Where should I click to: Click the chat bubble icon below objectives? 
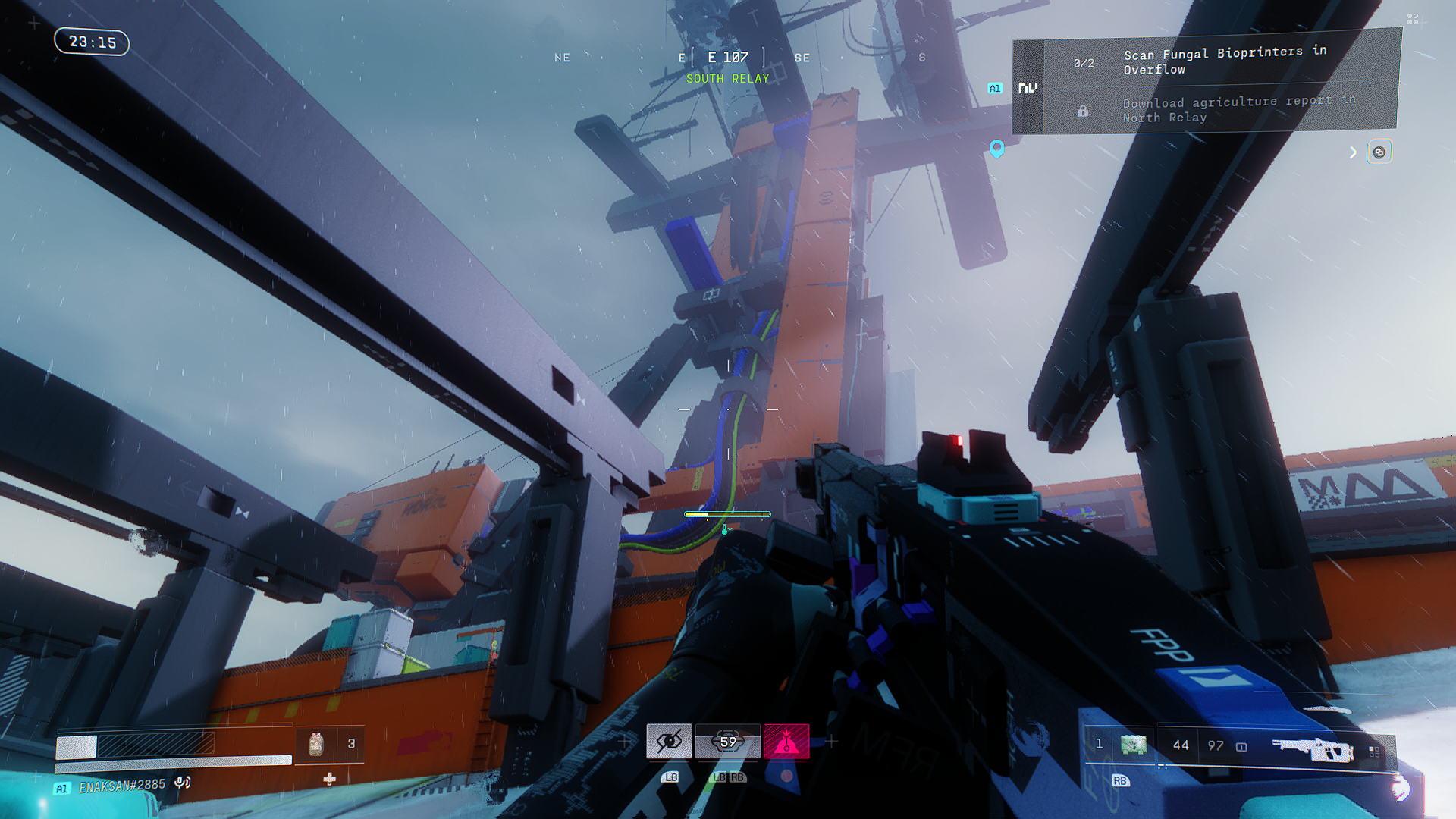(1379, 152)
